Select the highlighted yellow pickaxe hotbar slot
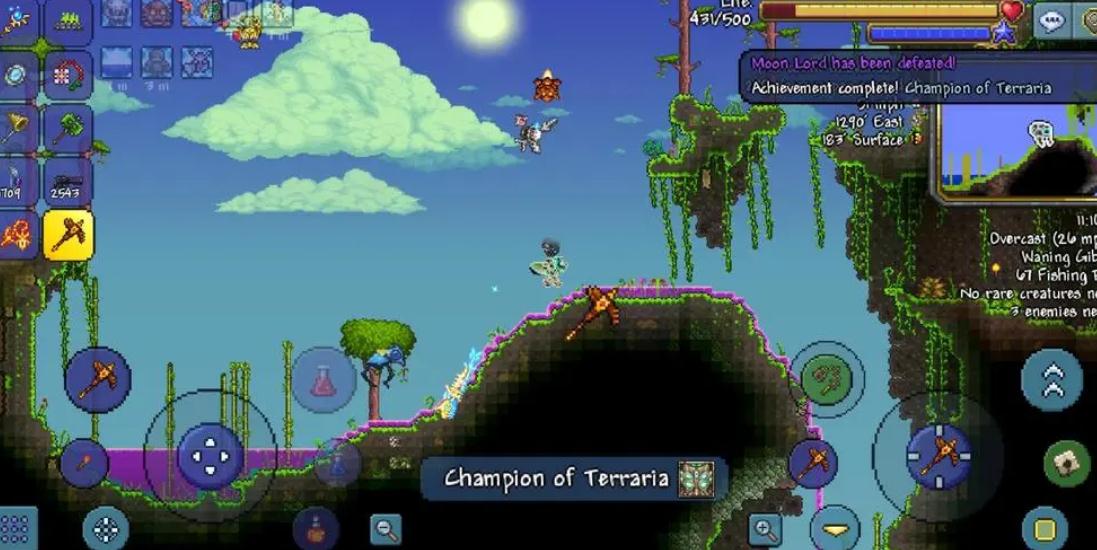The height and width of the screenshot is (550, 1097). [68, 234]
